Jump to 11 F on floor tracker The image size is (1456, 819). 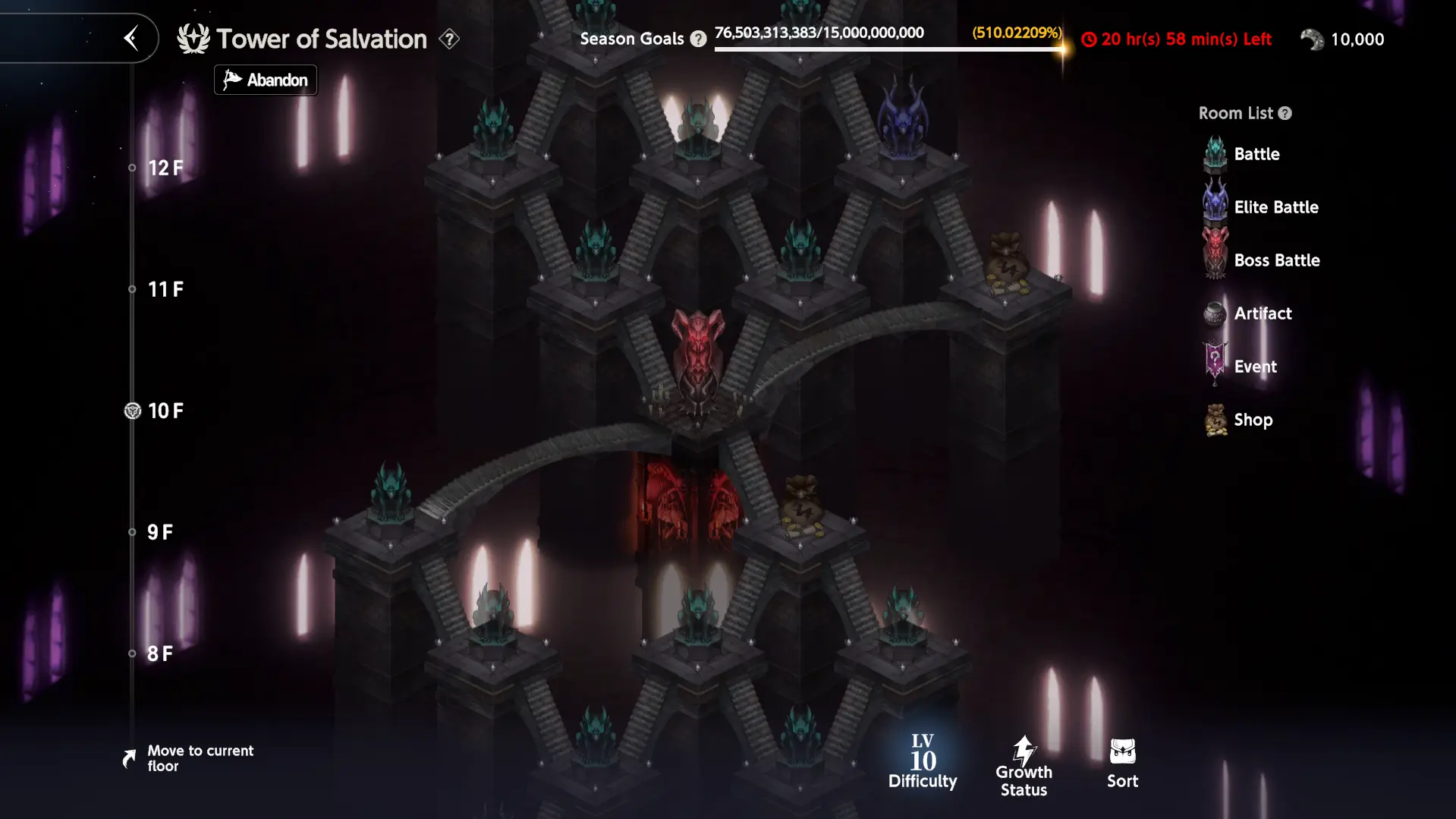[x=165, y=289]
